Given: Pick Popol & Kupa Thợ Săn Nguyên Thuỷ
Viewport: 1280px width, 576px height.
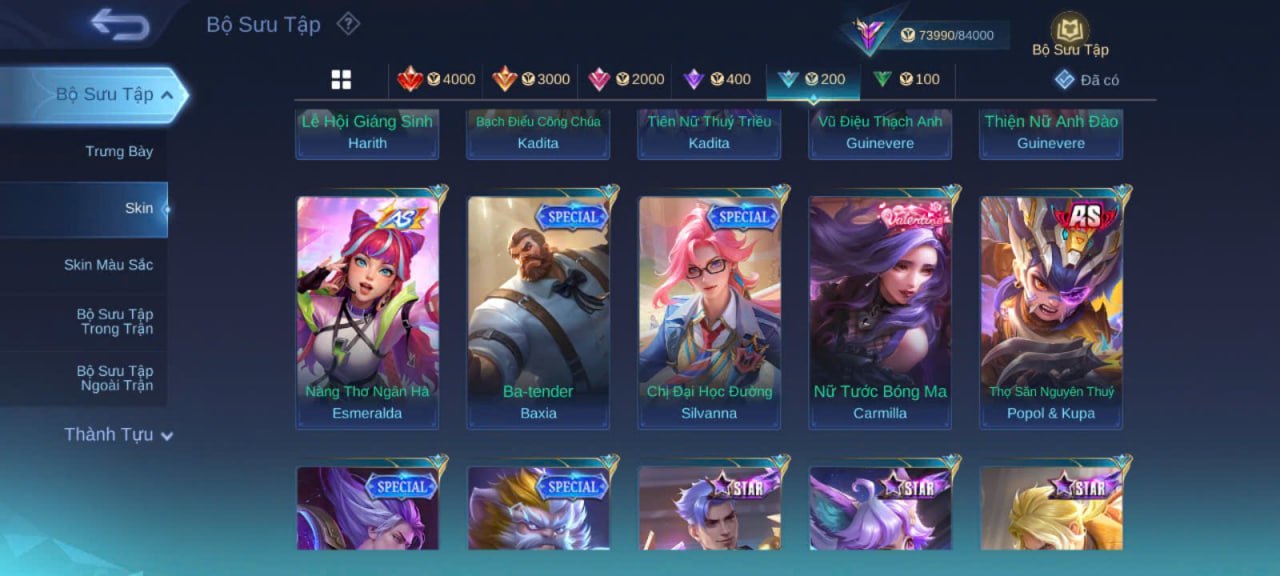Looking at the screenshot, I should [1051, 312].
